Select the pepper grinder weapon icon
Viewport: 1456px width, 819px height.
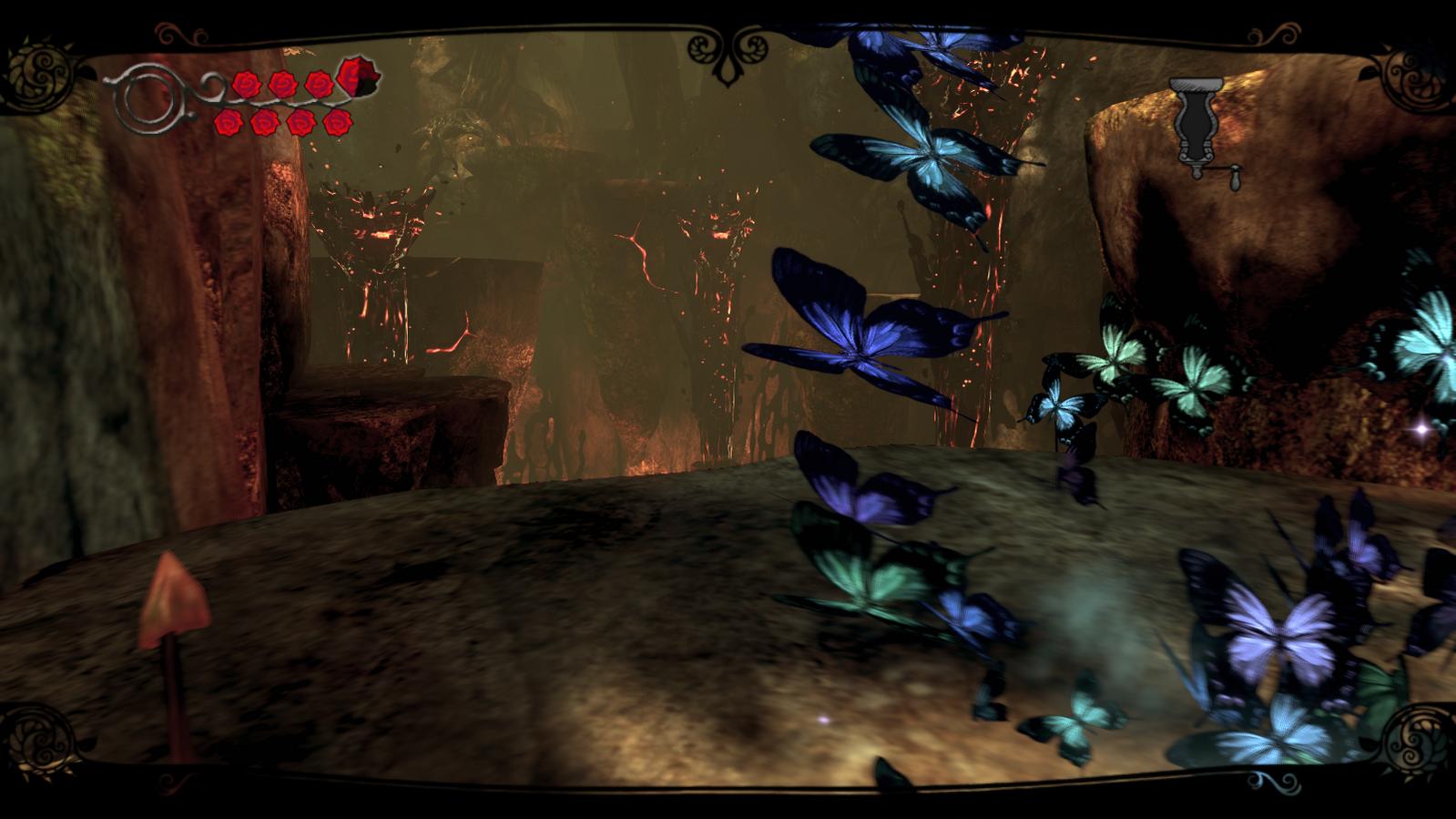(1196, 129)
